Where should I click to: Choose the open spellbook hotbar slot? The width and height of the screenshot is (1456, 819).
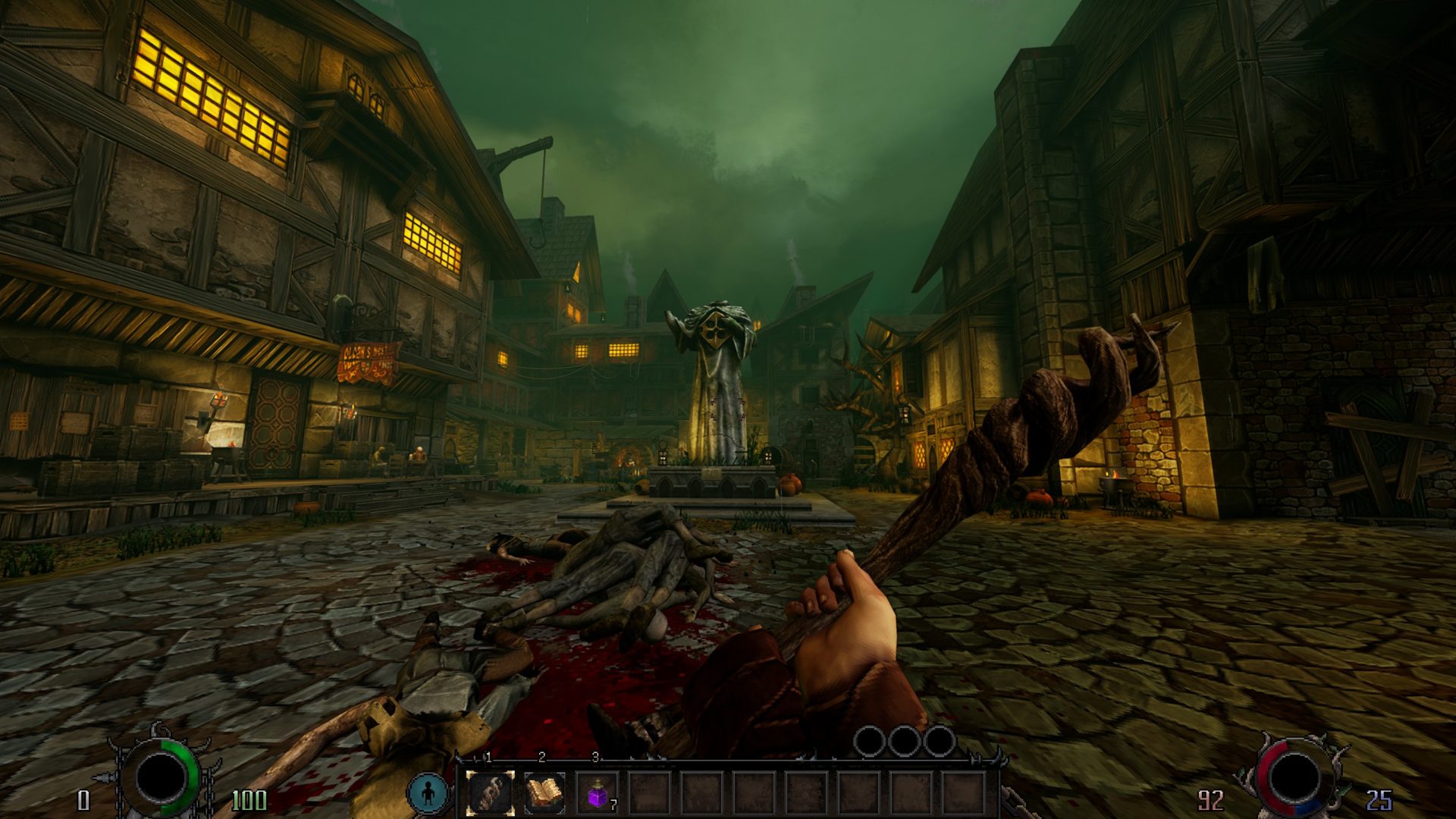tap(544, 793)
